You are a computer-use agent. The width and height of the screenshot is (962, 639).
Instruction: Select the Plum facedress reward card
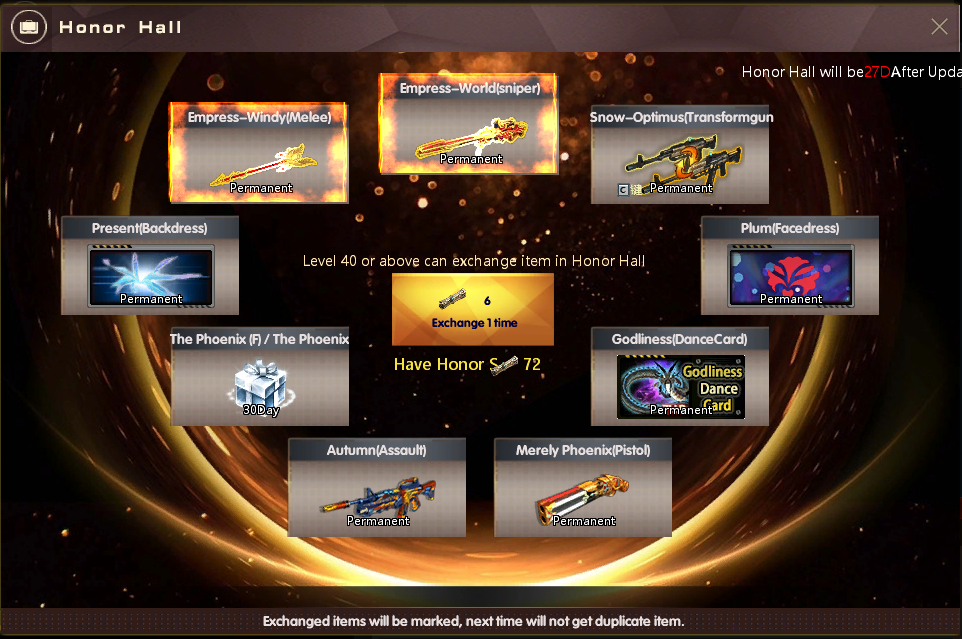[790, 266]
